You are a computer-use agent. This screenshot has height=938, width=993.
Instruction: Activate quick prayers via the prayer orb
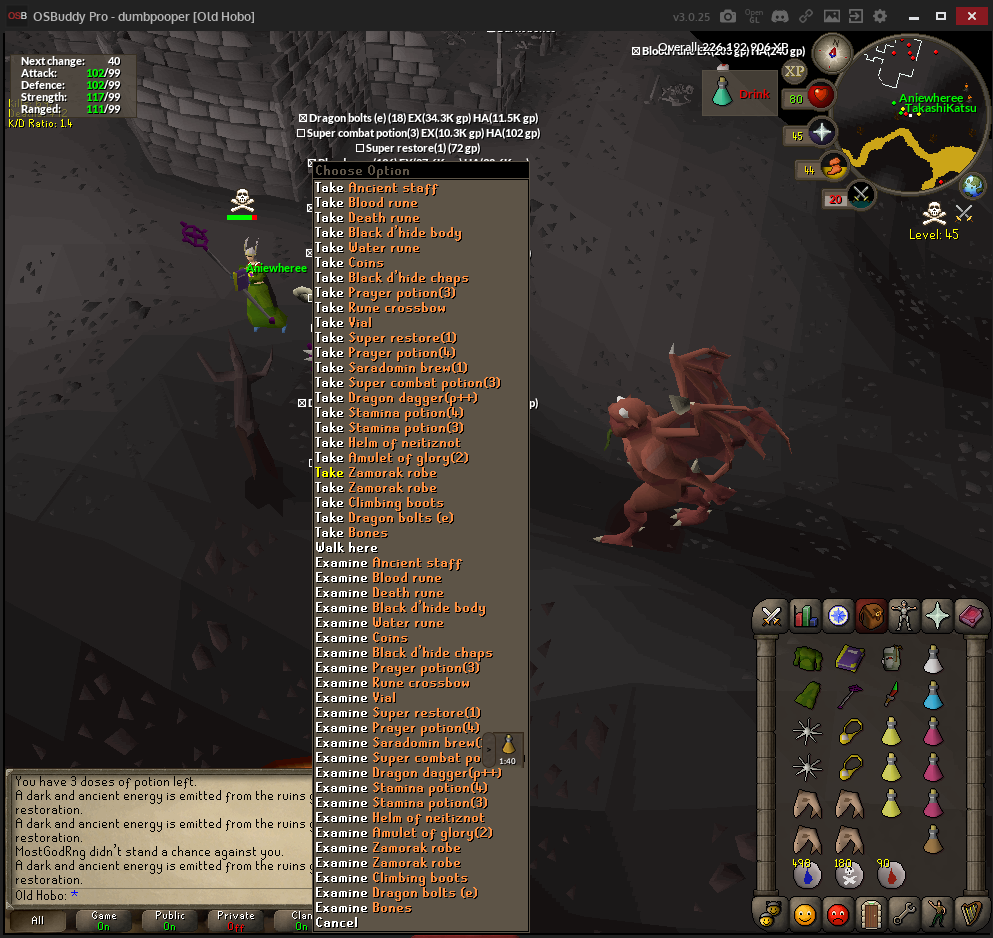[x=821, y=133]
